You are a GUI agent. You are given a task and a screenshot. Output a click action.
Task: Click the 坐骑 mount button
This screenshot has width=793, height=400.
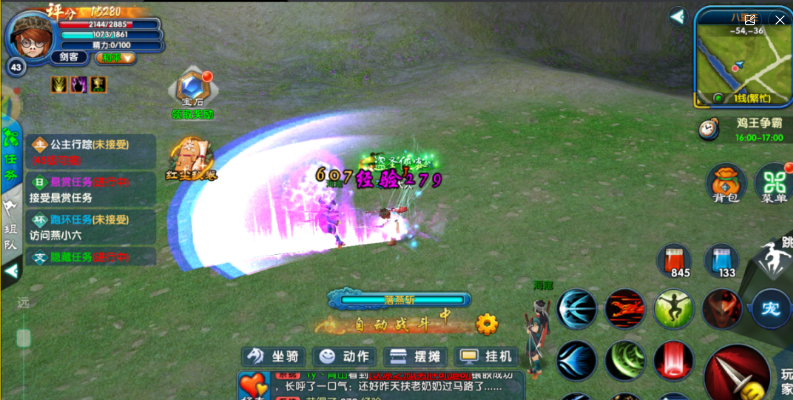click(x=273, y=356)
